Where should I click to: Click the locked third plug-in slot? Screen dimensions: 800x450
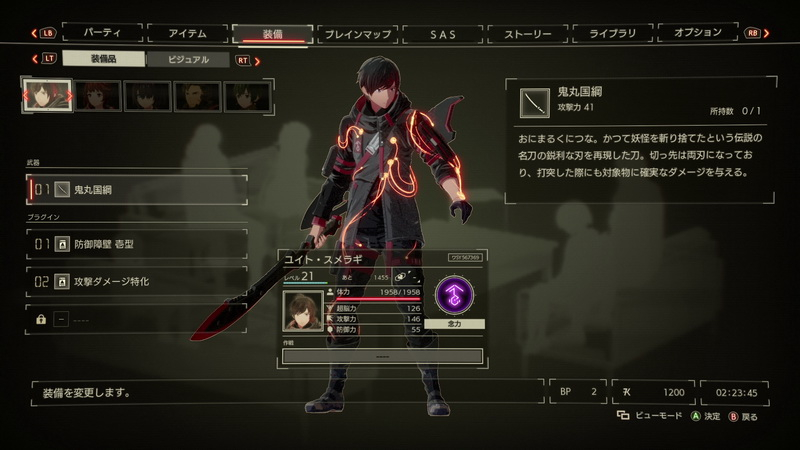(x=137, y=319)
